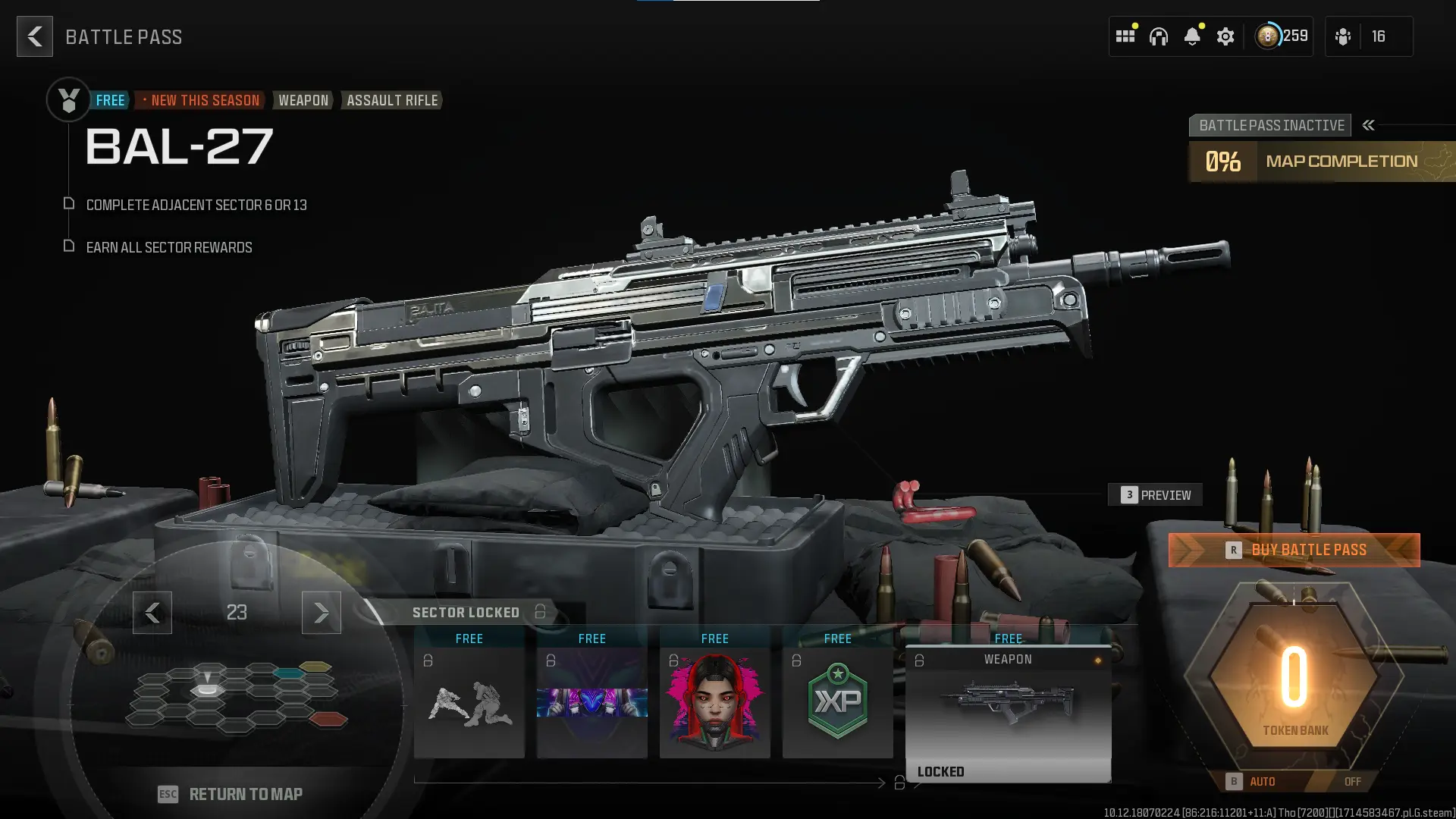
Task: Open the party/group player icon
Action: point(1342,36)
